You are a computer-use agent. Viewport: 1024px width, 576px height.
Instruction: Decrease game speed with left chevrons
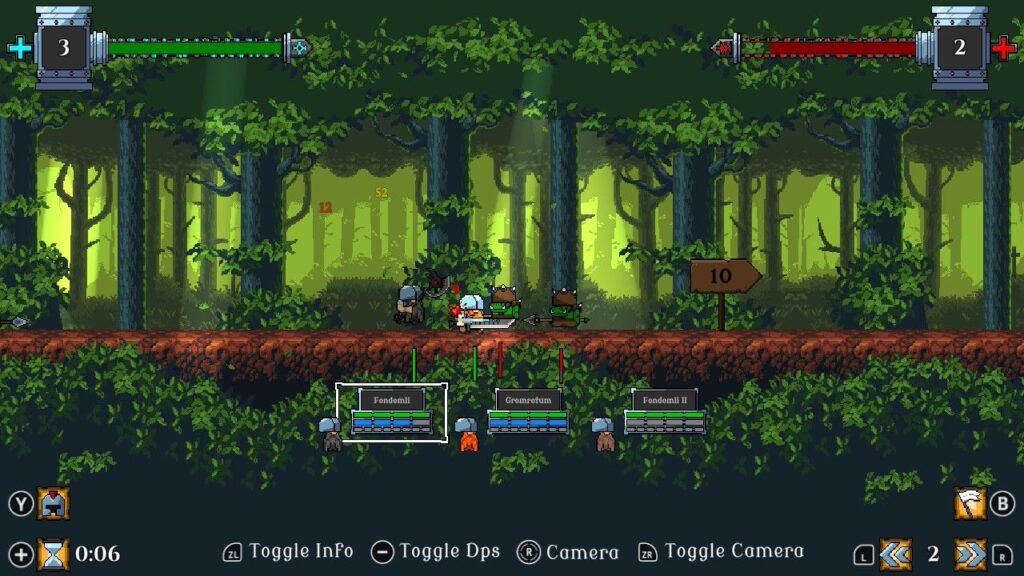point(895,554)
